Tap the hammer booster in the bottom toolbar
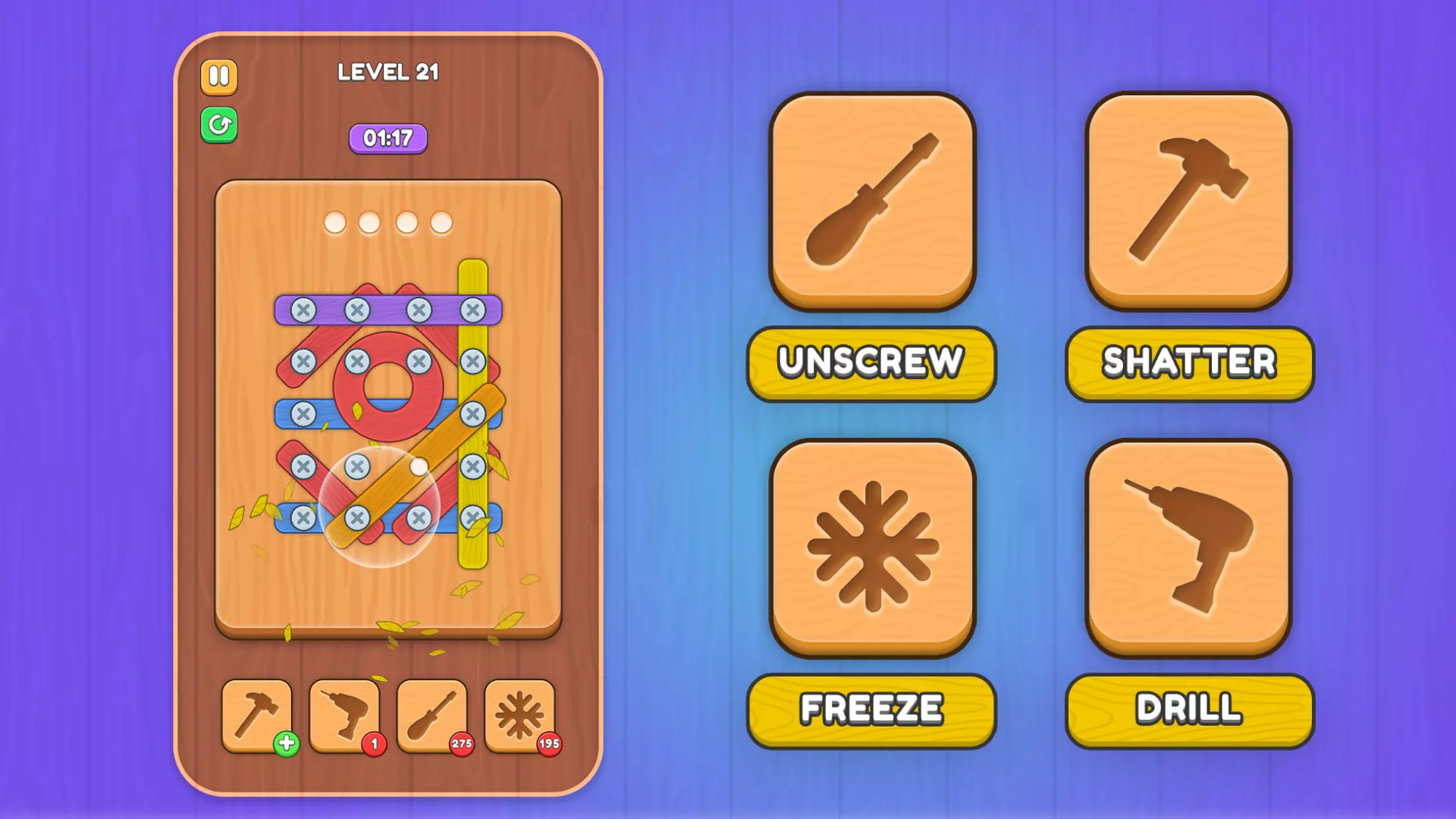Viewport: 1456px width, 819px height. pyautogui.click(x=256, y=714)
